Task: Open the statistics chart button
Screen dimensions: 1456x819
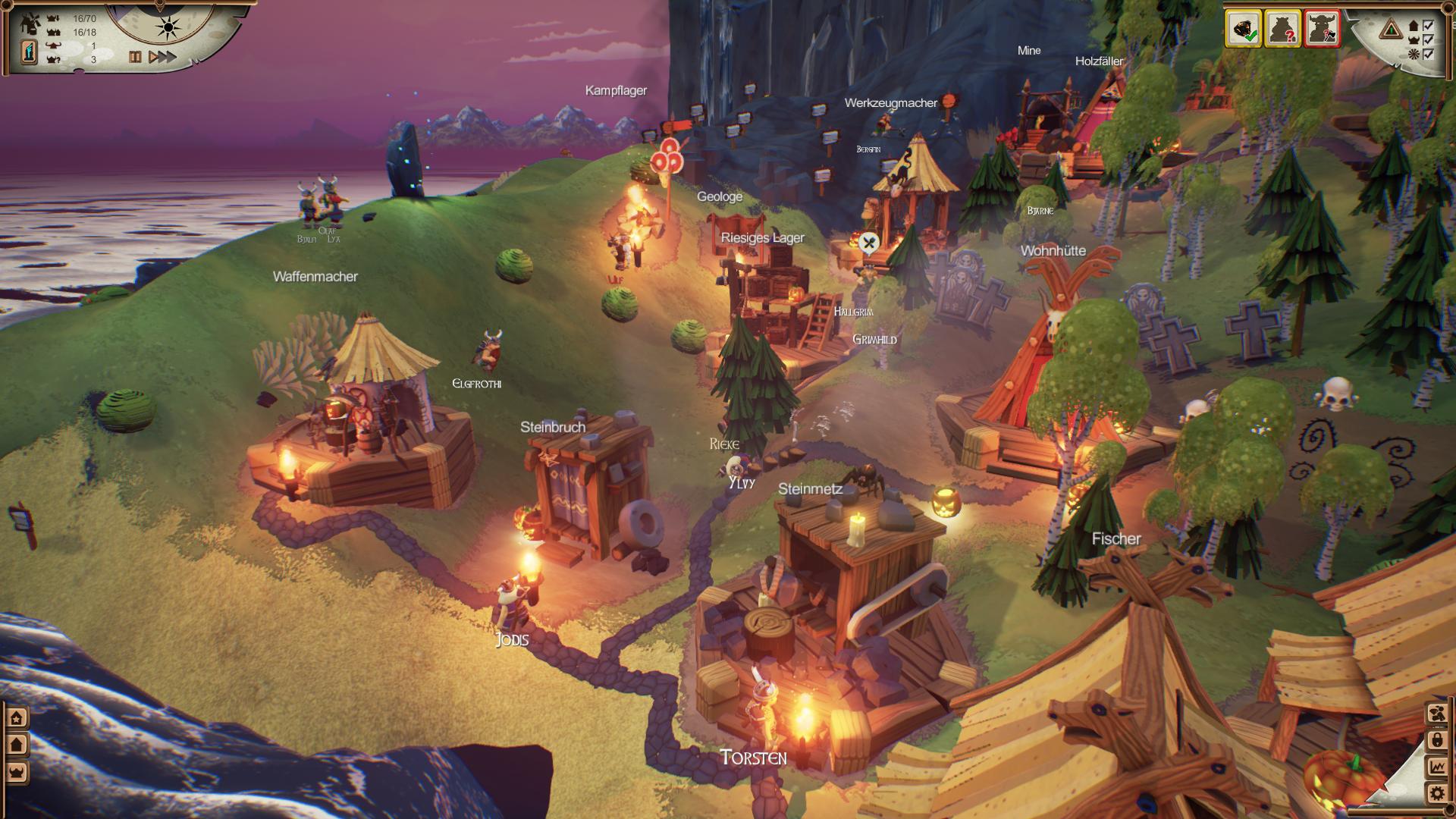Action: click(1436, 767)
